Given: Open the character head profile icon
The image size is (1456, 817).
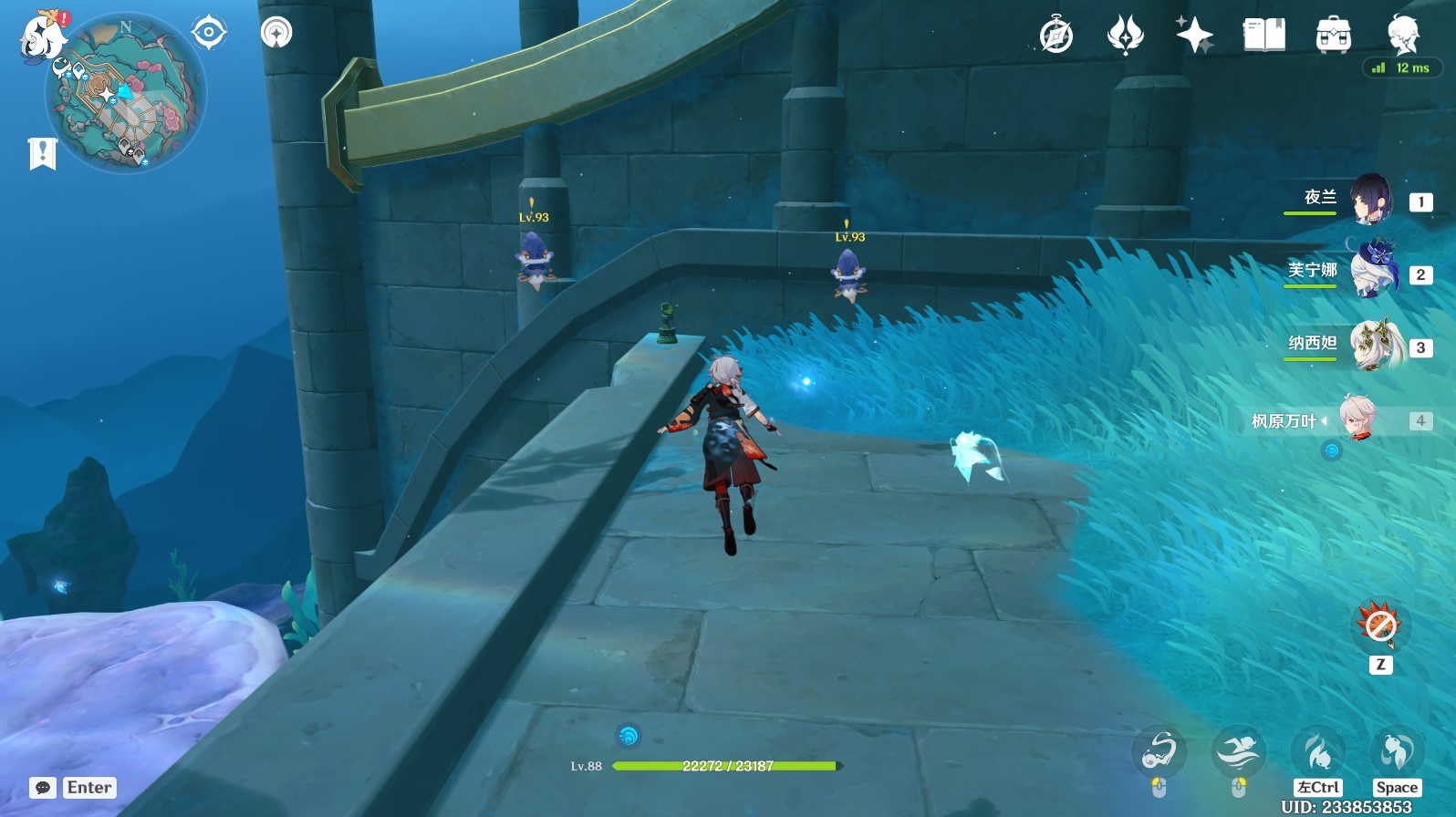Looking at the screenshot, I should pos(1402,35).
